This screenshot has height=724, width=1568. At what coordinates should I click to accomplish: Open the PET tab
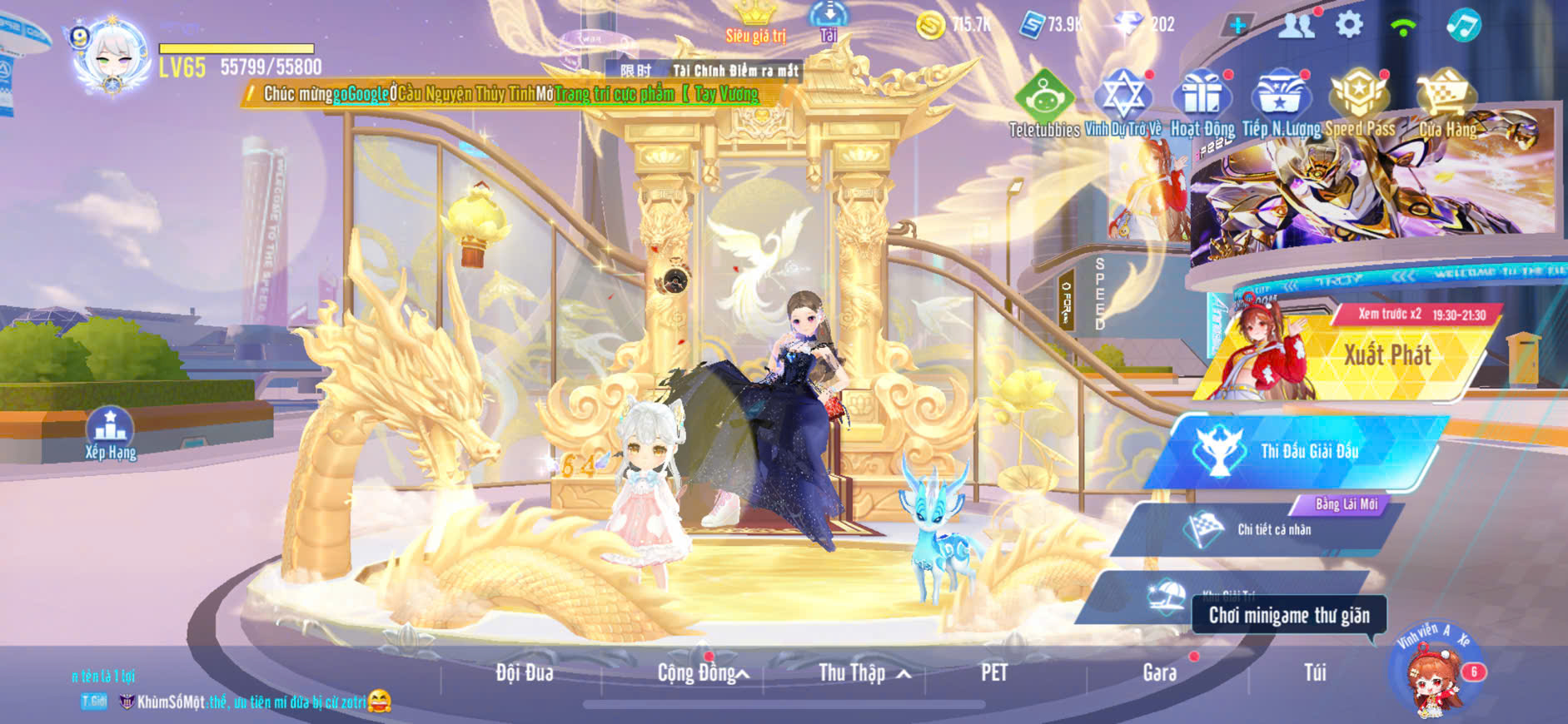point(994,672)
